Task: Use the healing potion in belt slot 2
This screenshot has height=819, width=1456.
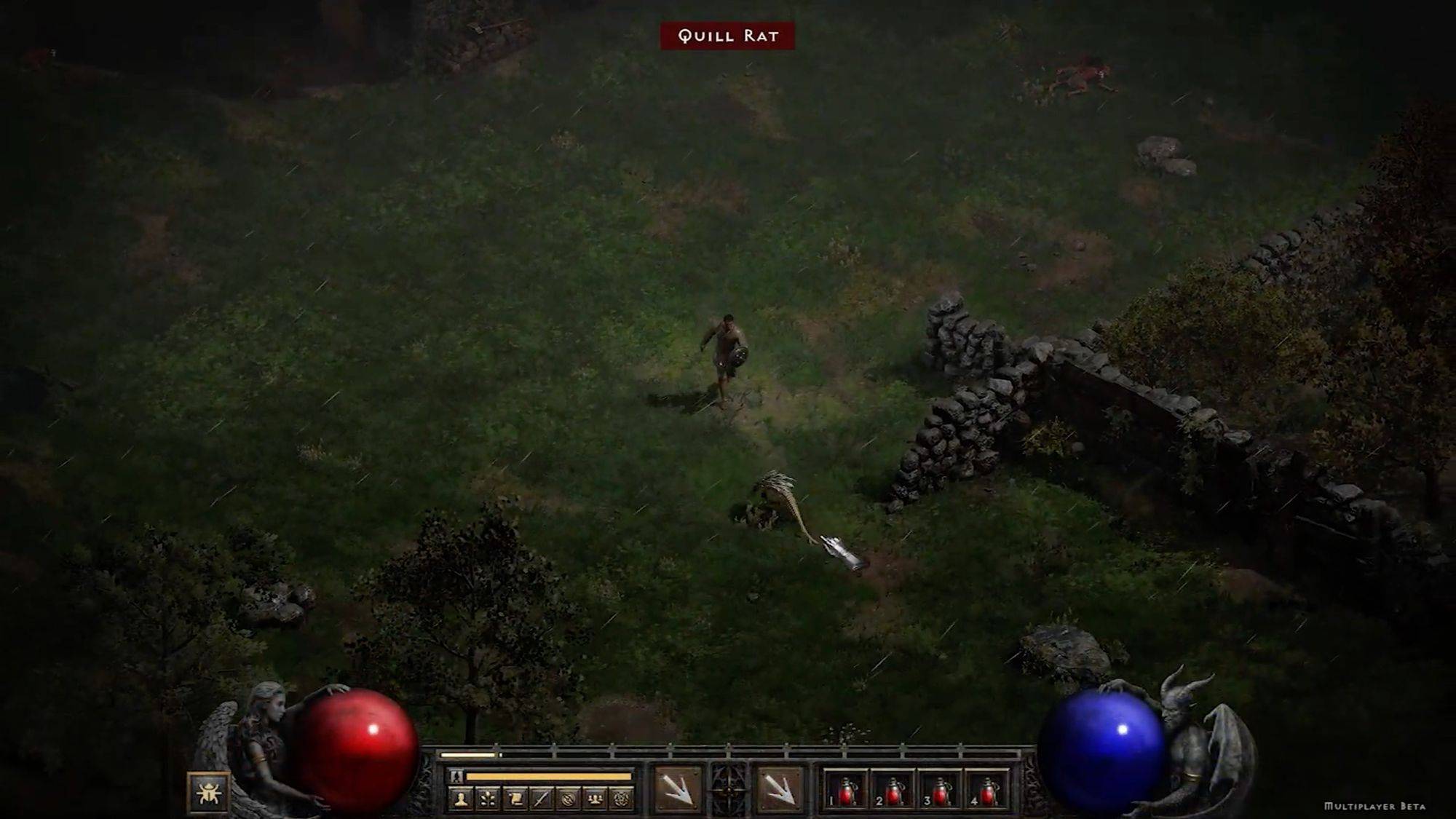Action: pos(893,791)
